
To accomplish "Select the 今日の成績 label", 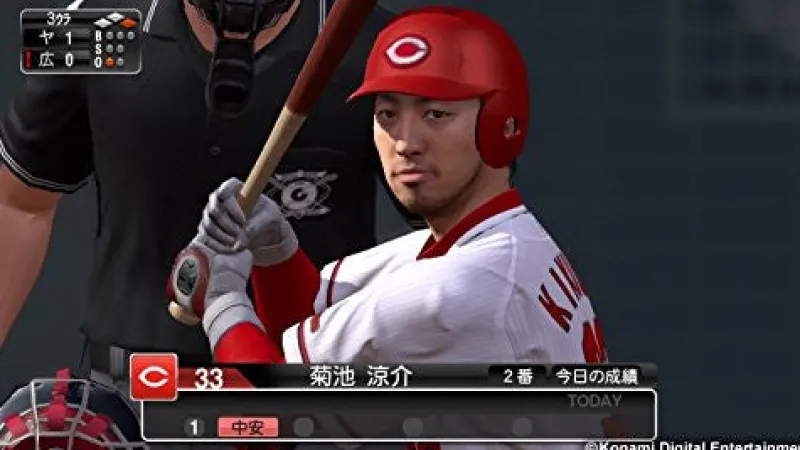I will [x=595, y=378].
